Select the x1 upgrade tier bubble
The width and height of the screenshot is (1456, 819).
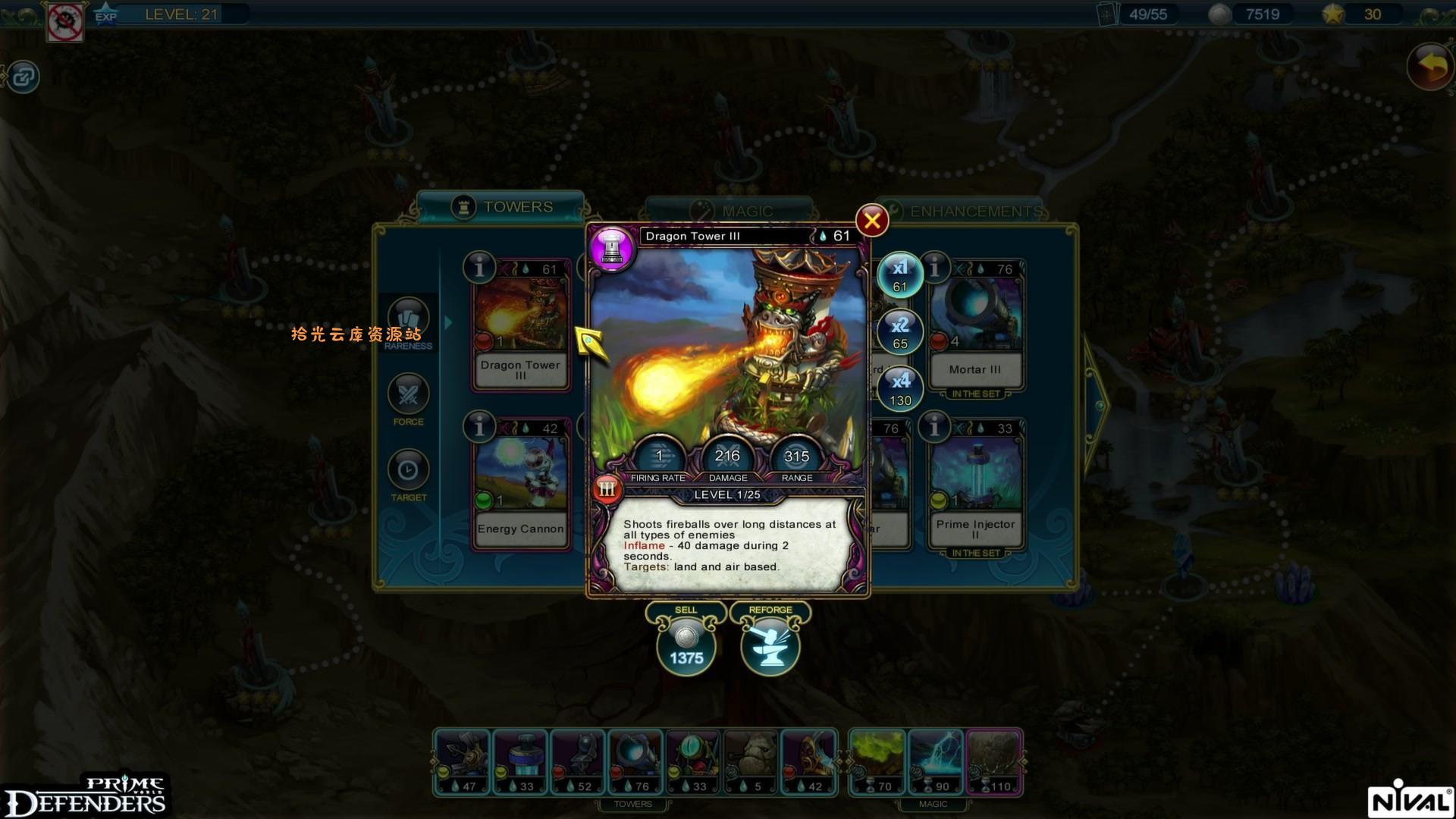point(900,275)
